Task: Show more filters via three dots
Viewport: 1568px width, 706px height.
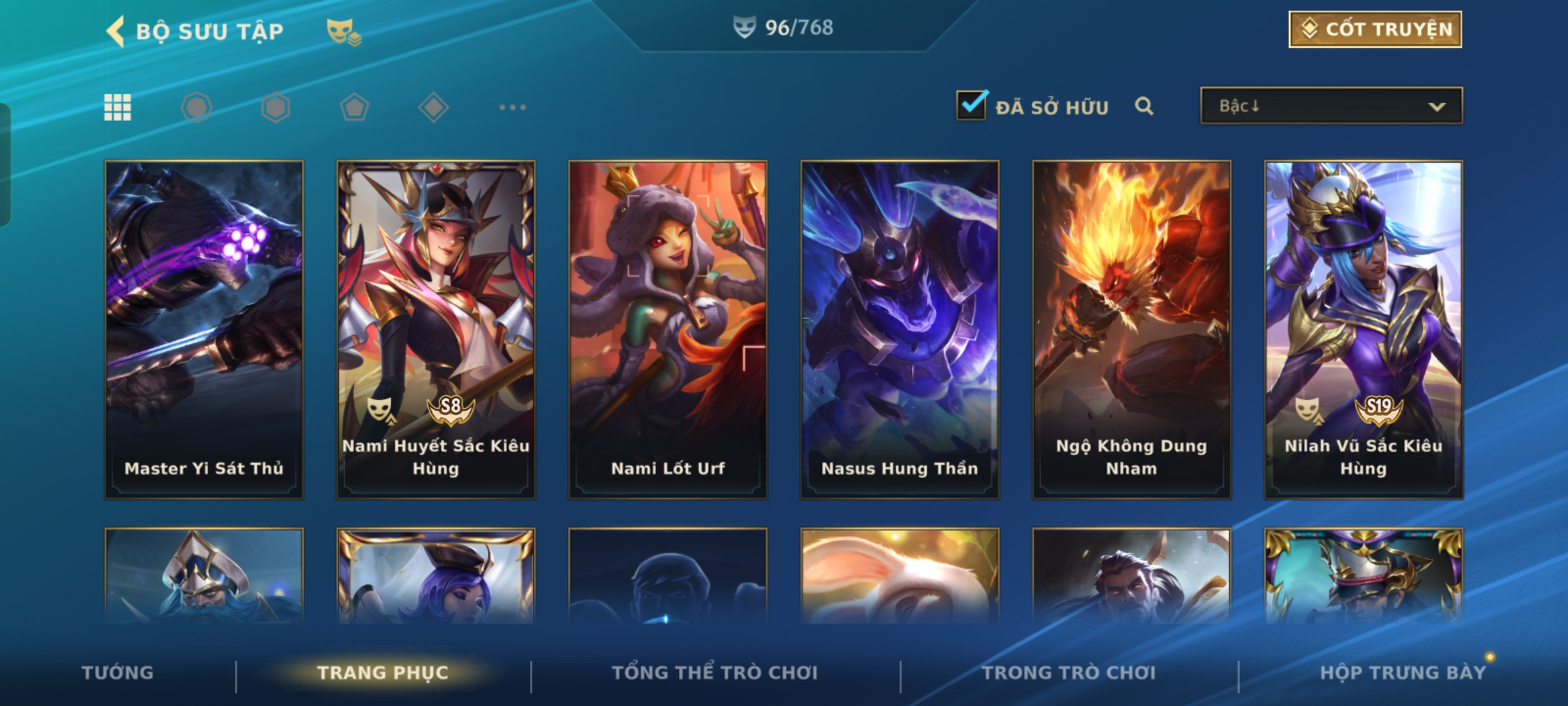Action: pyautogui.click(x=512, y=107)
